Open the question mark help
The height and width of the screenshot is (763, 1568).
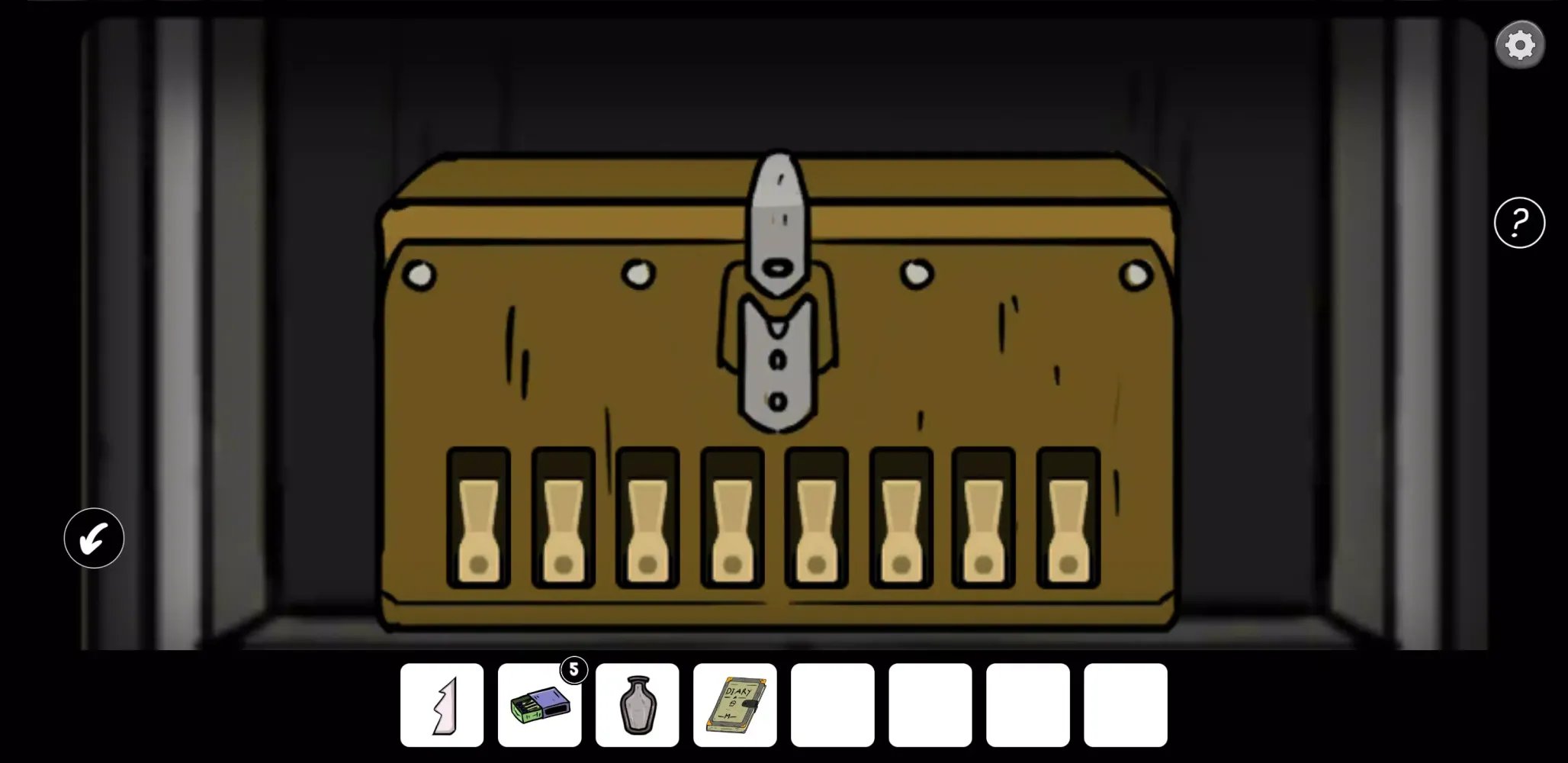click(1519, 222)
